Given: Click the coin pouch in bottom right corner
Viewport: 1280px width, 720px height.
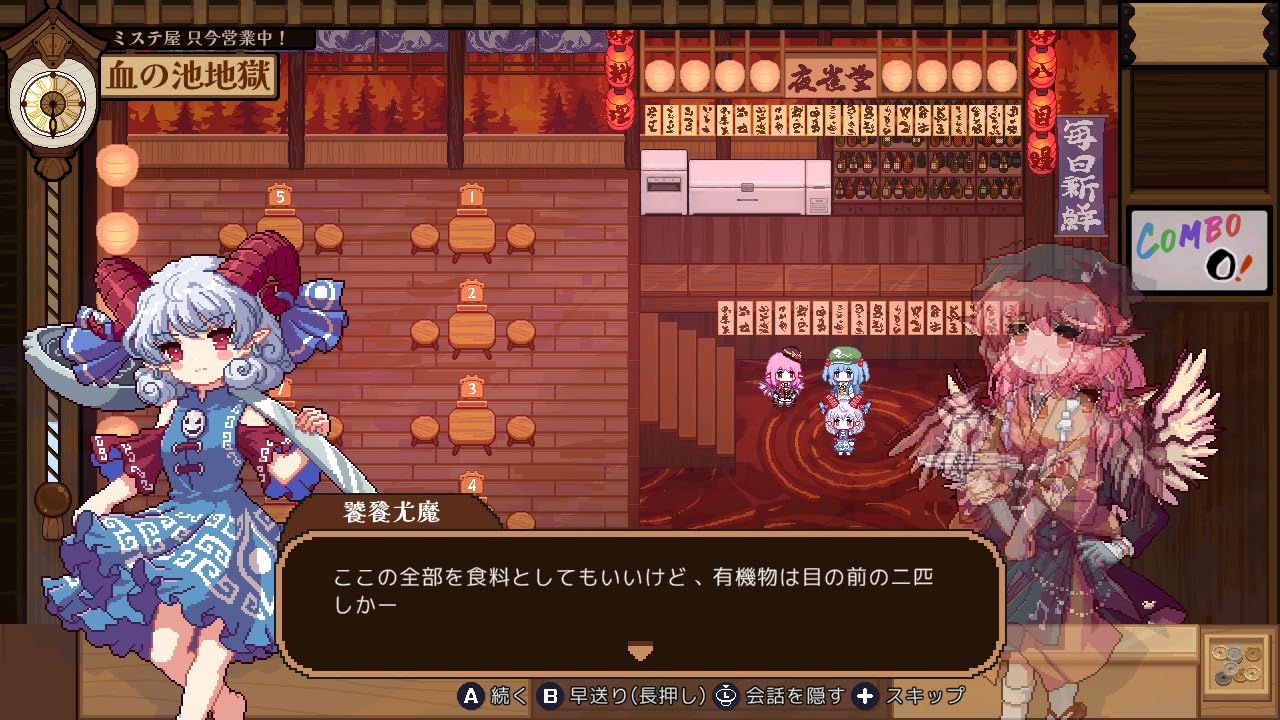Looking at the screenshot, I should 1239,665.
